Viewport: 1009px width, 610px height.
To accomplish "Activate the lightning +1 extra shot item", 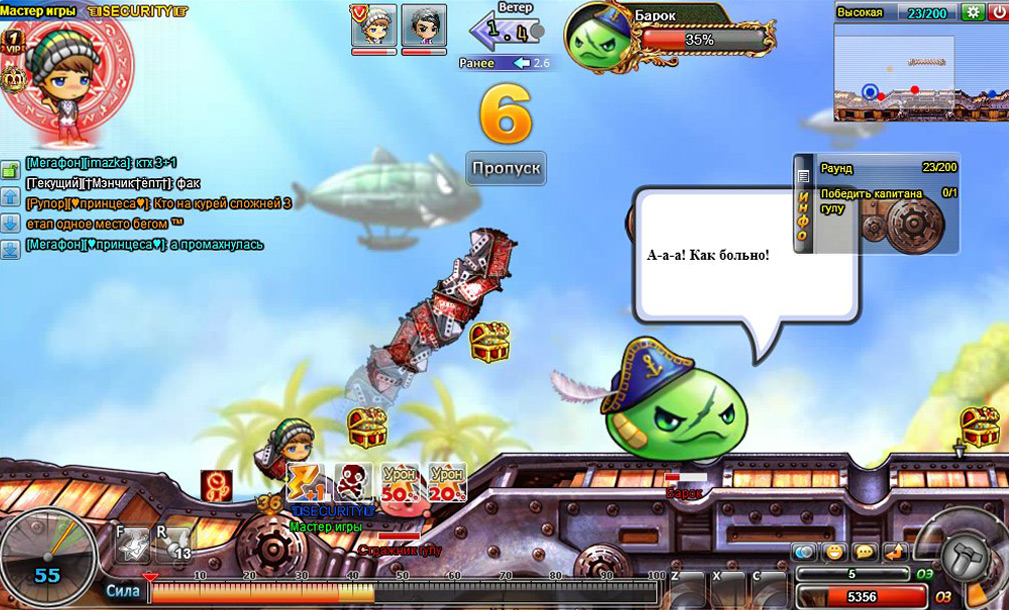I will [x=304, y=482].
